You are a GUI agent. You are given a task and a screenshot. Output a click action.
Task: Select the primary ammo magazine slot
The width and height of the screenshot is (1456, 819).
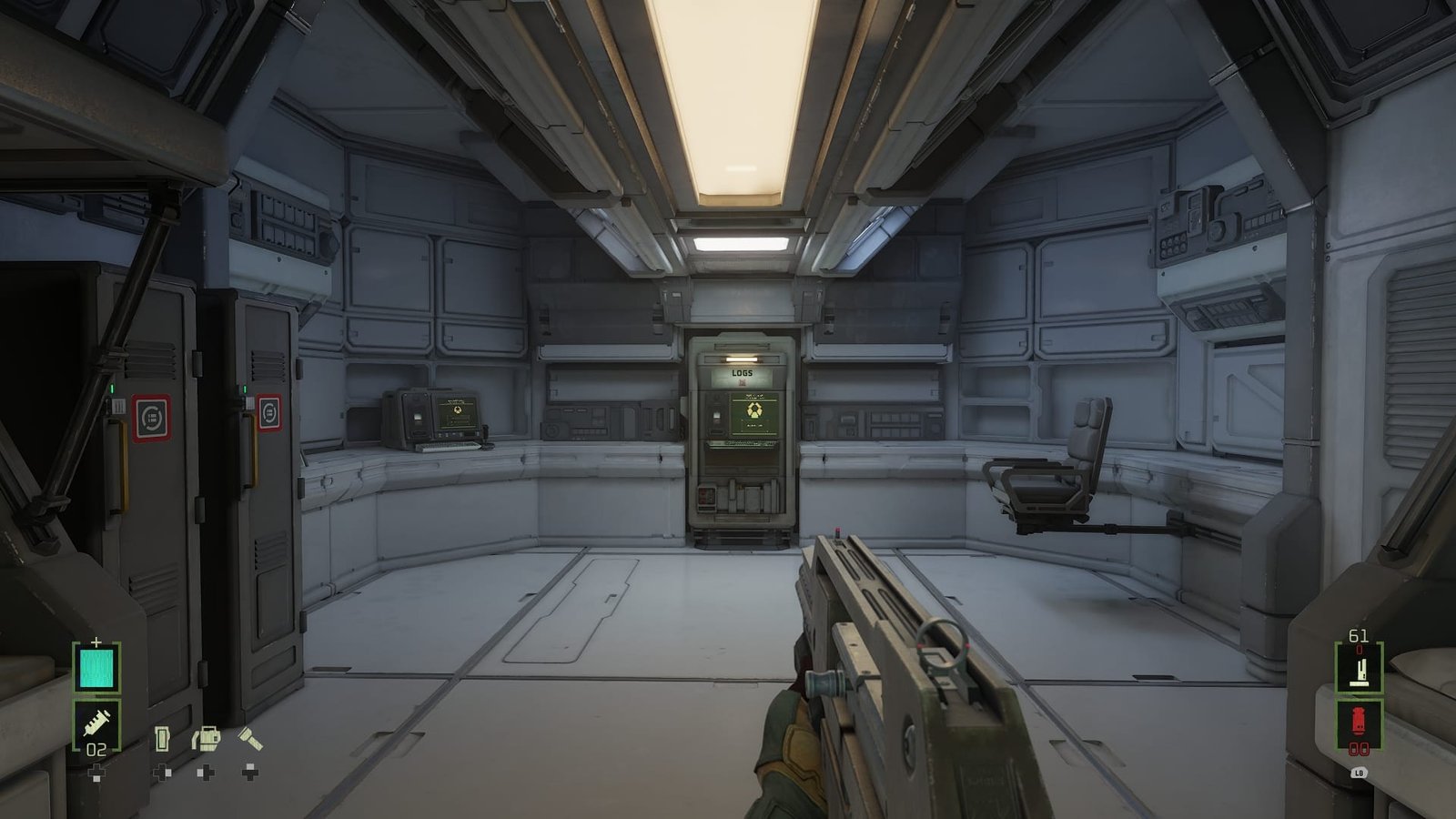[x=1359, y=669]
